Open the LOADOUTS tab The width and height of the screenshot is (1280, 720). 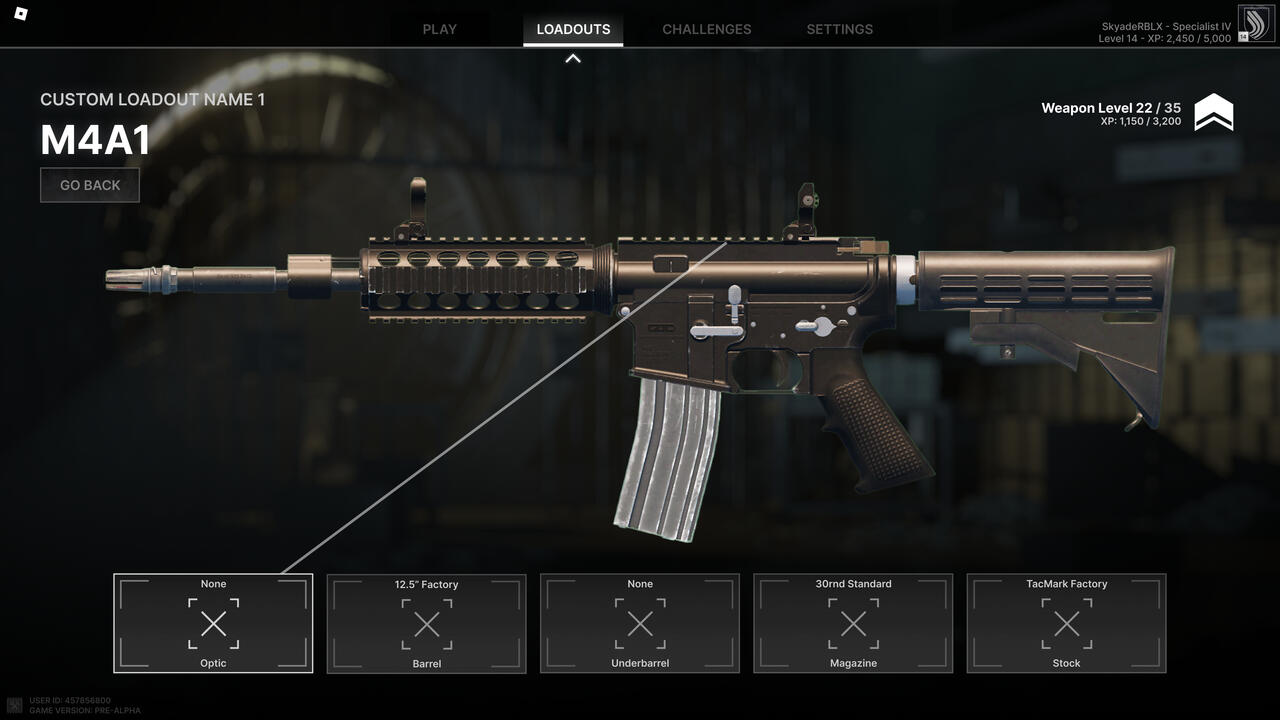coord(573,29)
